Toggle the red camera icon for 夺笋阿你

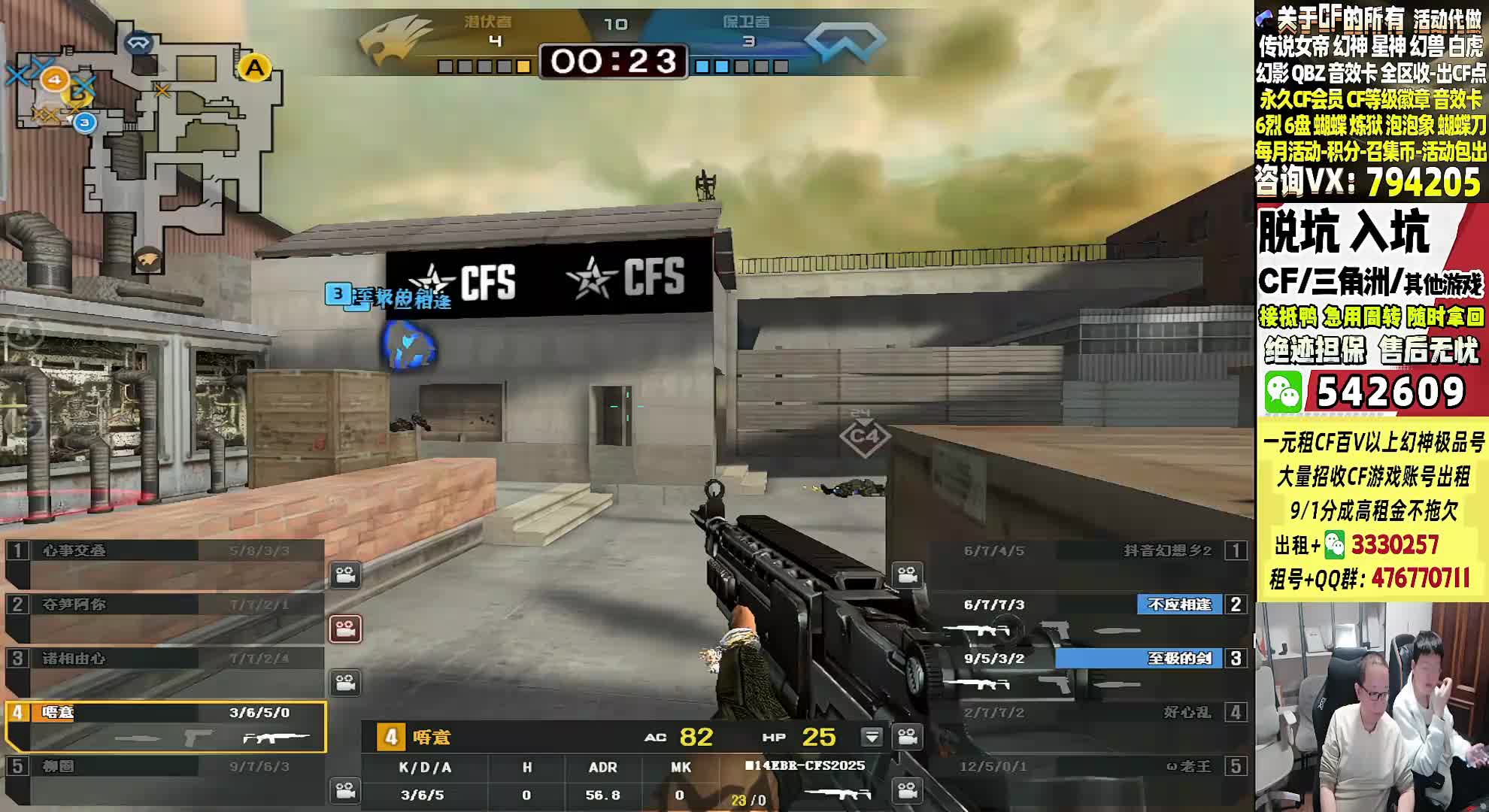[x=345, y=629]
